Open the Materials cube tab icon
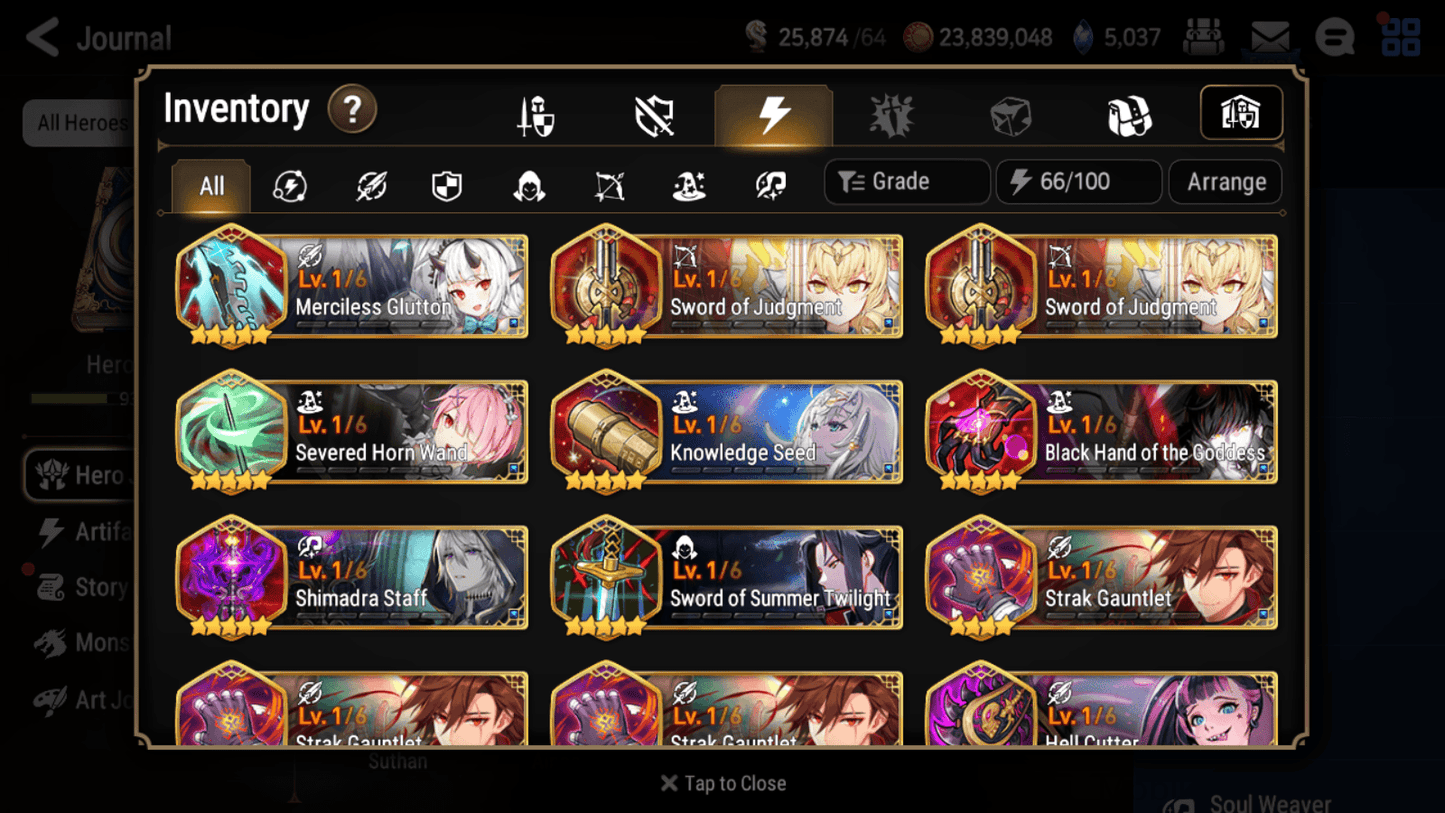This screenshot has width=1445, height=813. [x=1010, y=114]
